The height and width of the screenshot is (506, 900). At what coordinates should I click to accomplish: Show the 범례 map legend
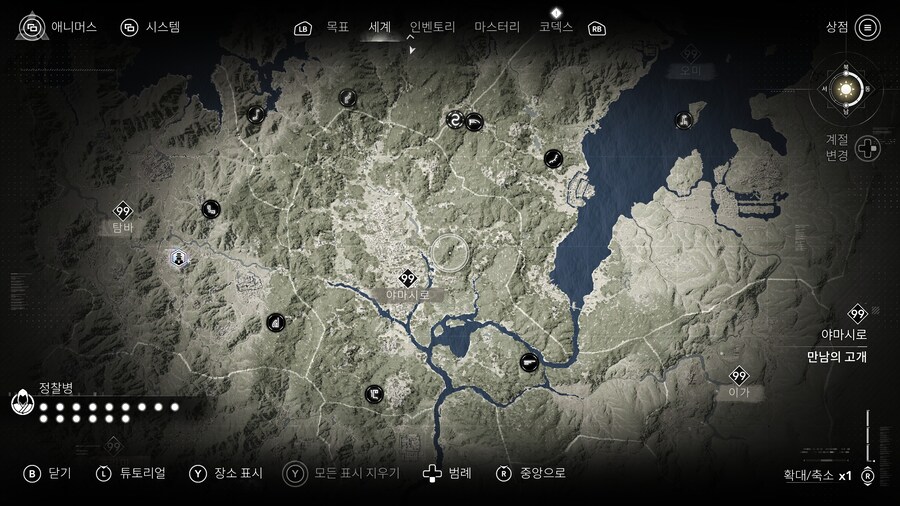tap(447, 473)
